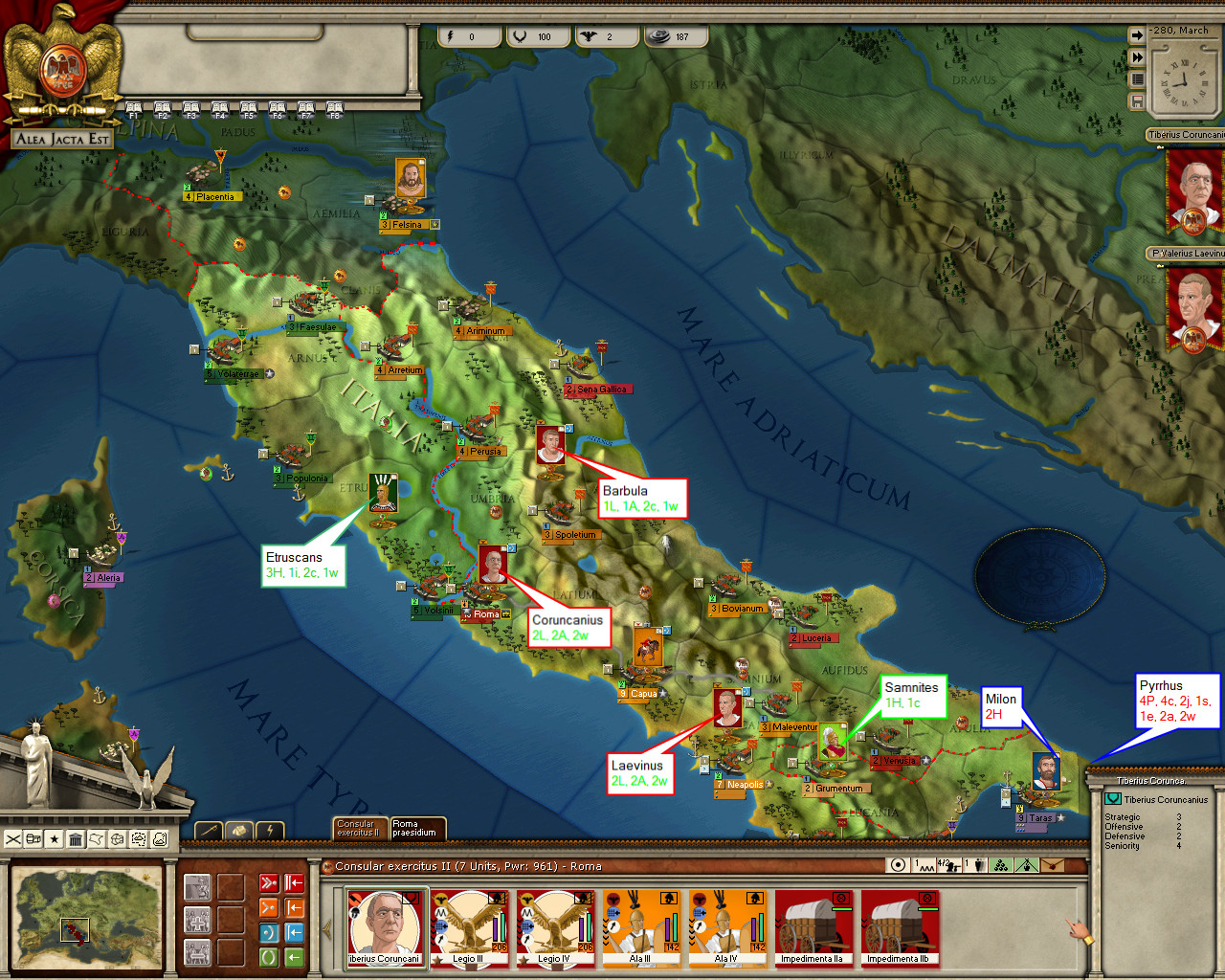Image resolution: width=1225 pixels, height=980 pixels.
Task: Click the minimap in the bottom-left corner
Action: click(86, 917)
